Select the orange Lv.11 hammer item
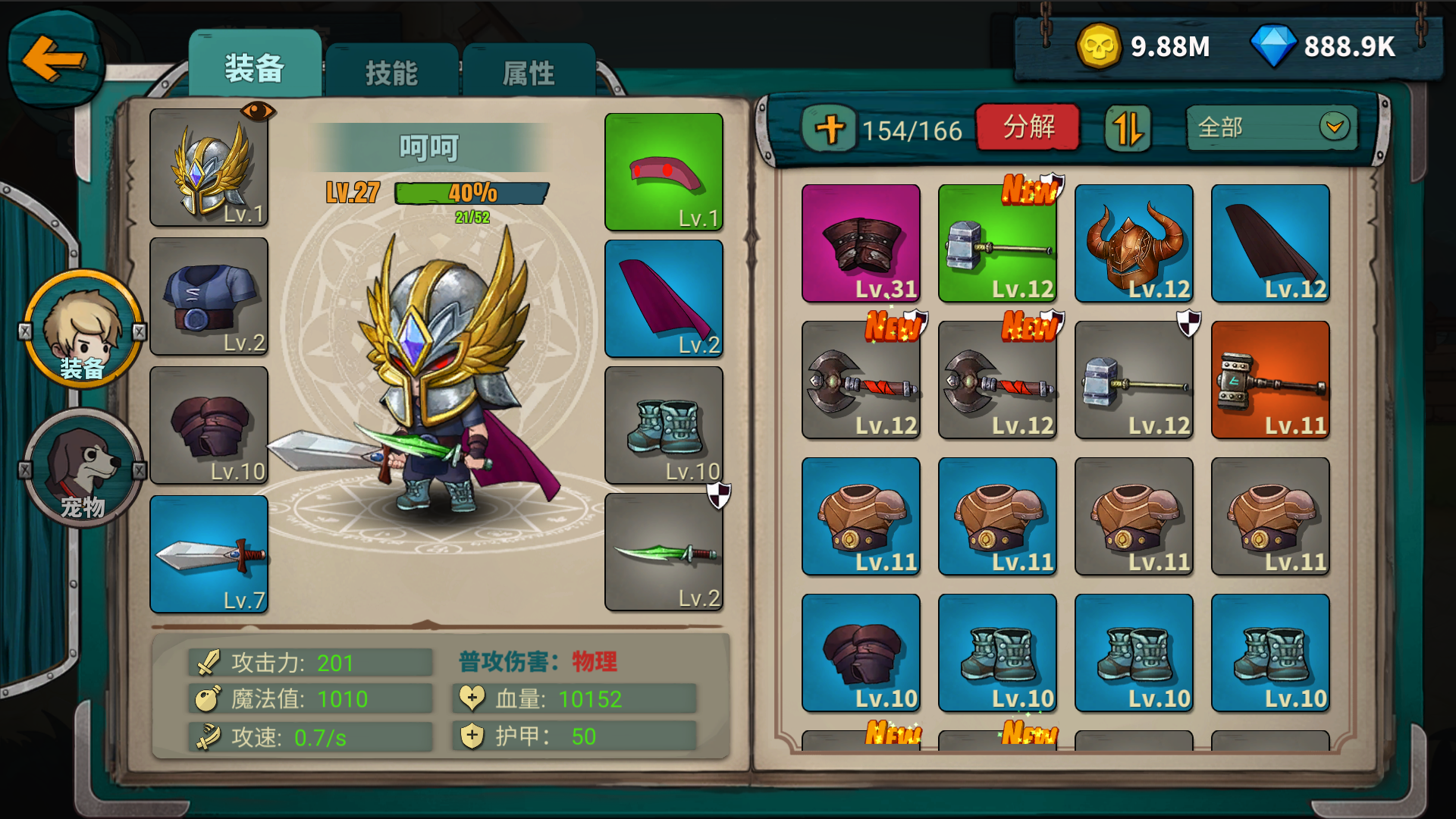 1270,380
